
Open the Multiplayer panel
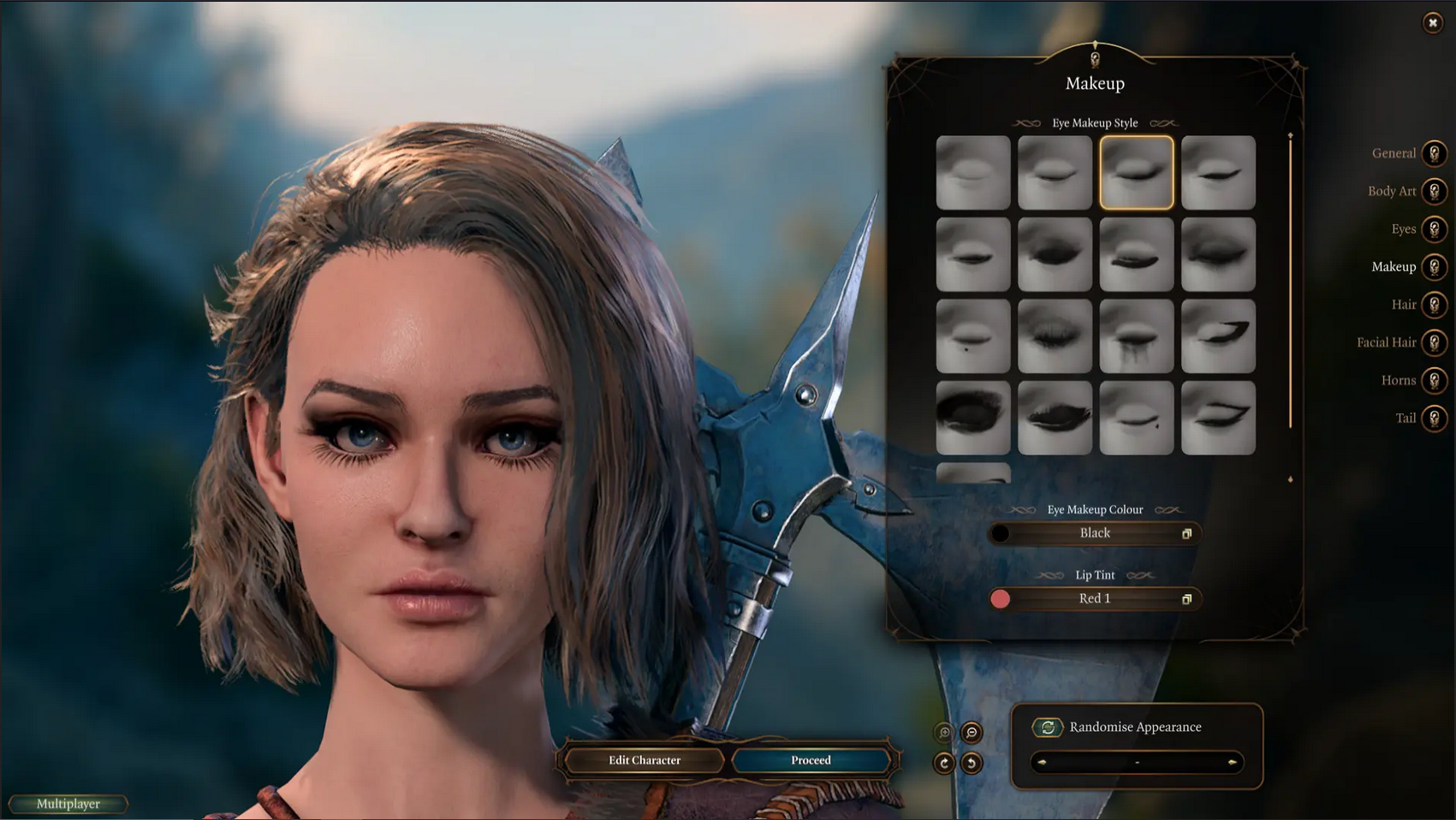point(68,804)
